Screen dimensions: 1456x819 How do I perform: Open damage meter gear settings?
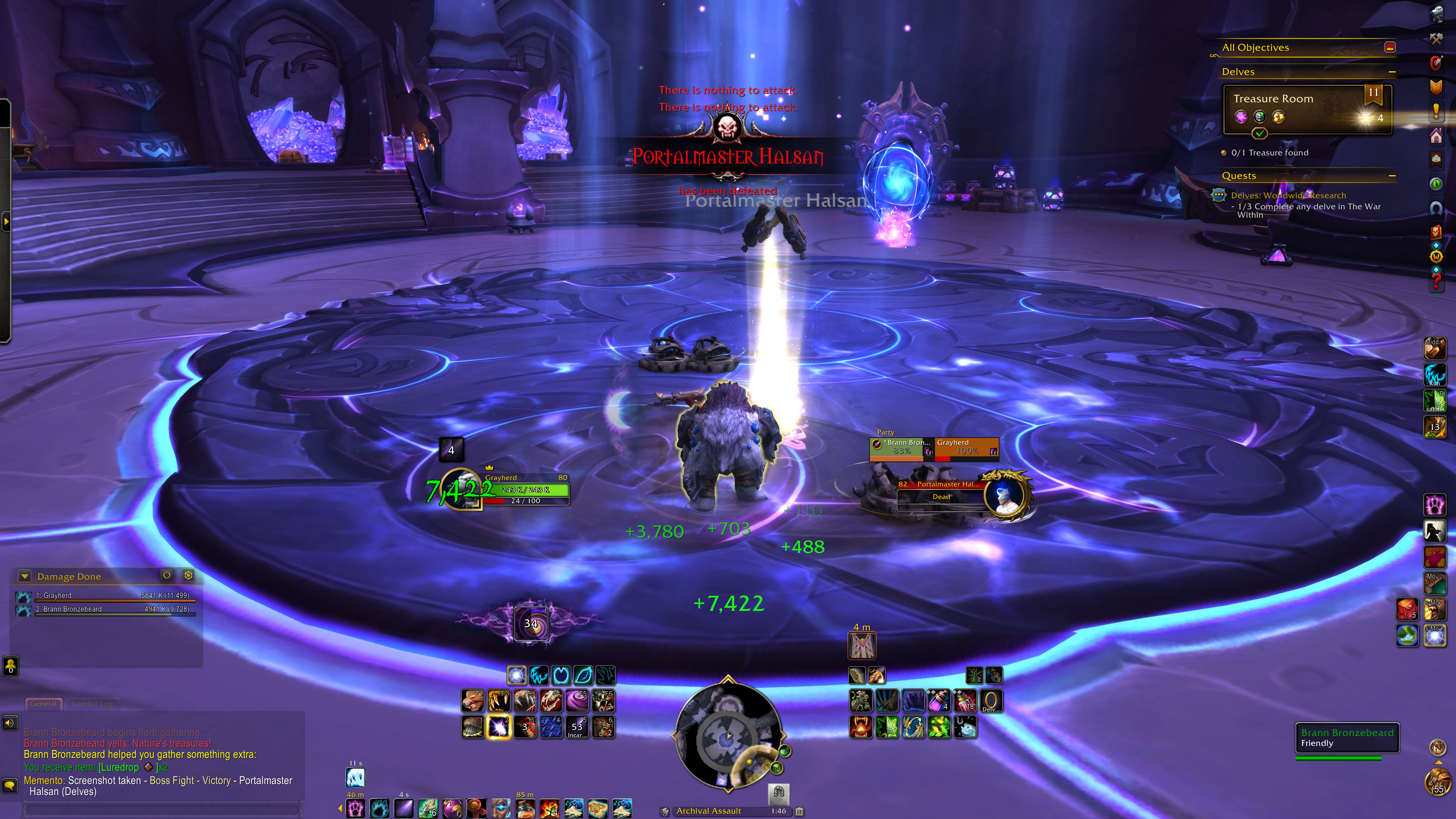(188, 576)
